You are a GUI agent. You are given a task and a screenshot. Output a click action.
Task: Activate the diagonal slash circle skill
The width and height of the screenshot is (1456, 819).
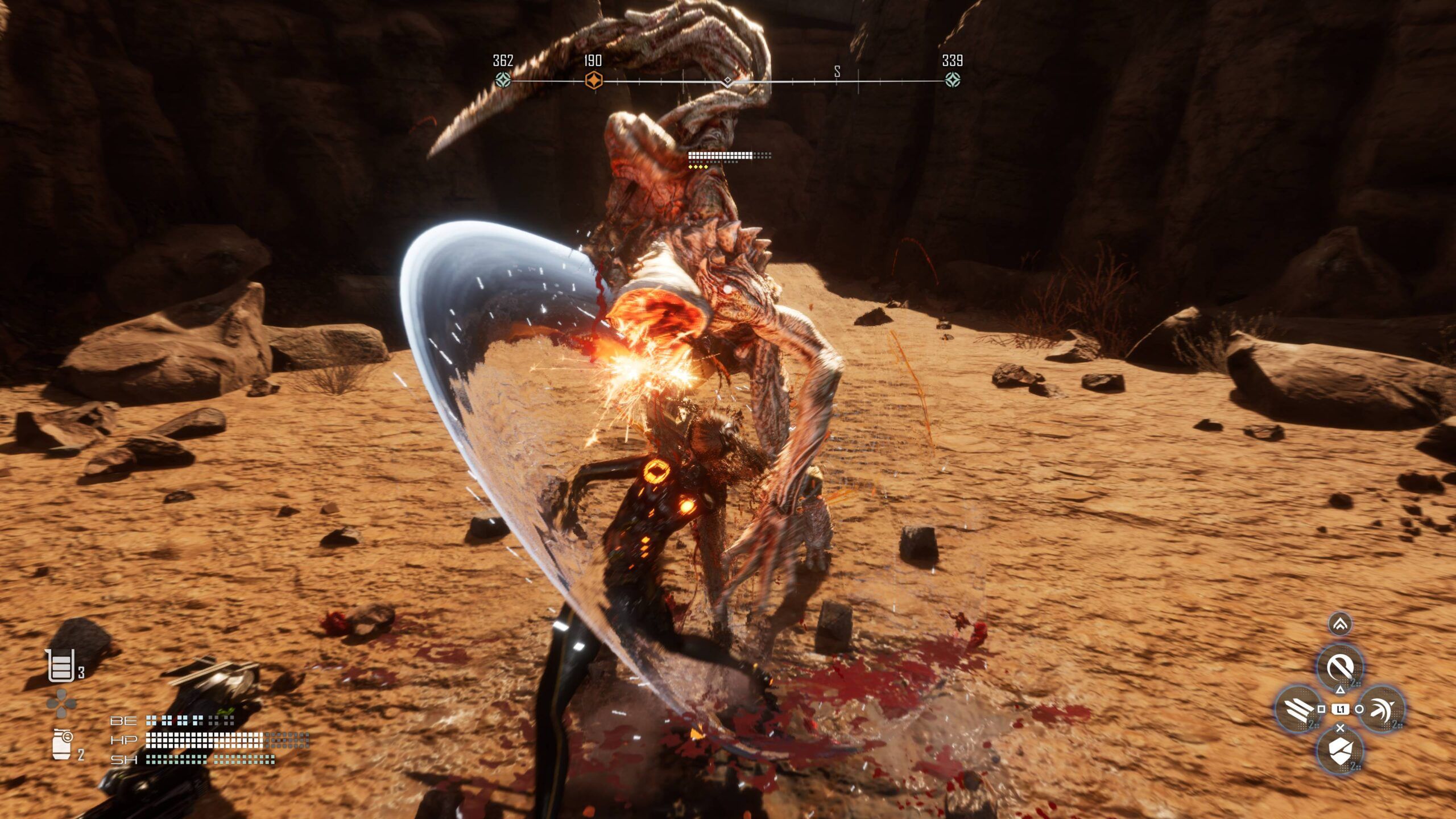click(x=1339, y=666)
